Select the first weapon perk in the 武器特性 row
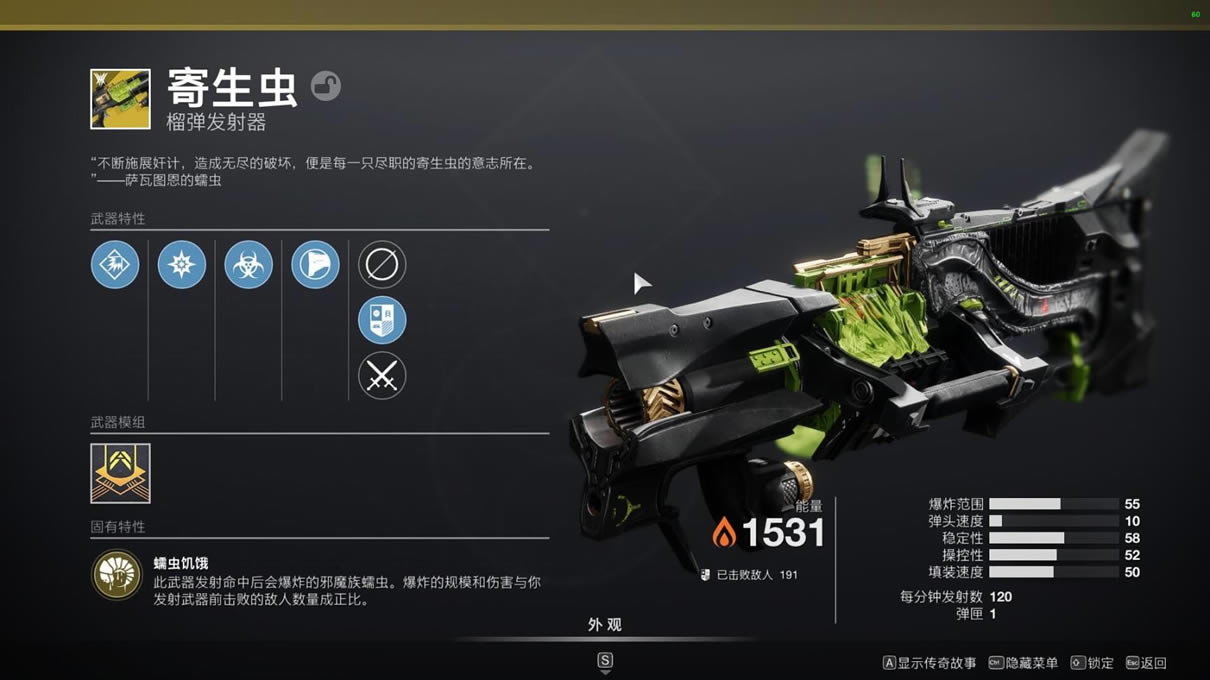The width and height of the screenshot is (1210, 680). [x=115, y=265]
